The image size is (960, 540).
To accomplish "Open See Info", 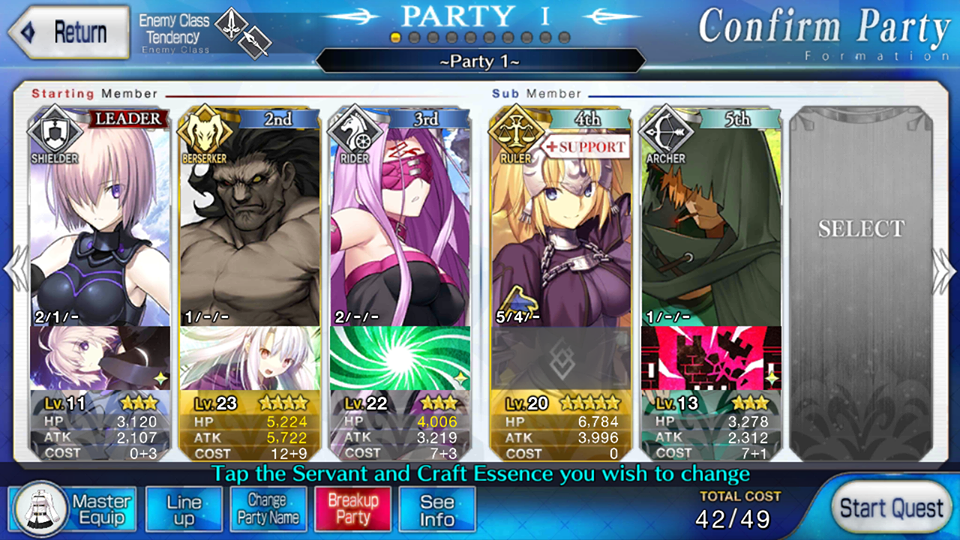I will click(436, 509).
